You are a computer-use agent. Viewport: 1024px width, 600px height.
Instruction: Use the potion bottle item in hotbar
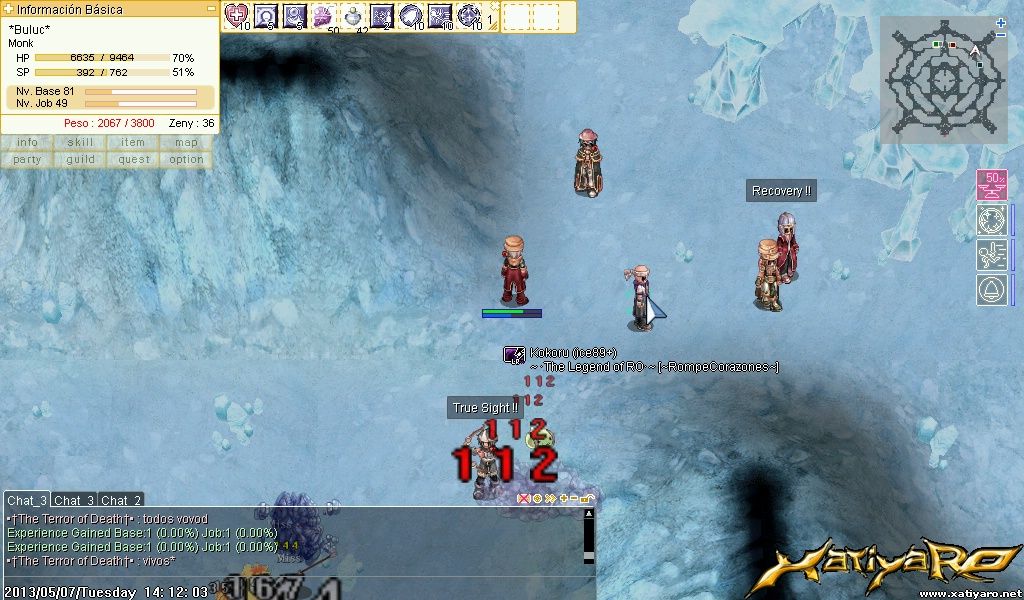[353, 15]
